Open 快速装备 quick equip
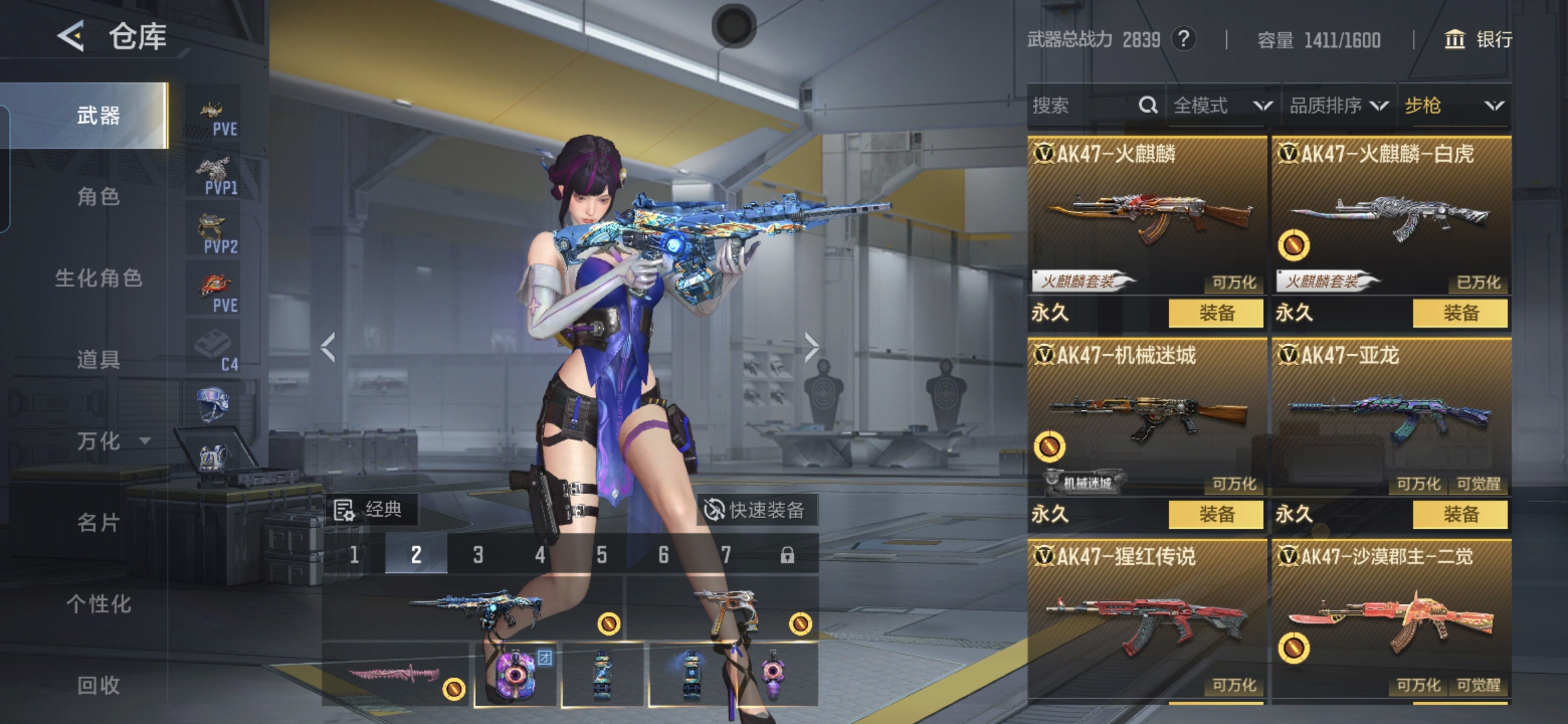1568x724 pixels. click(755, 510)
